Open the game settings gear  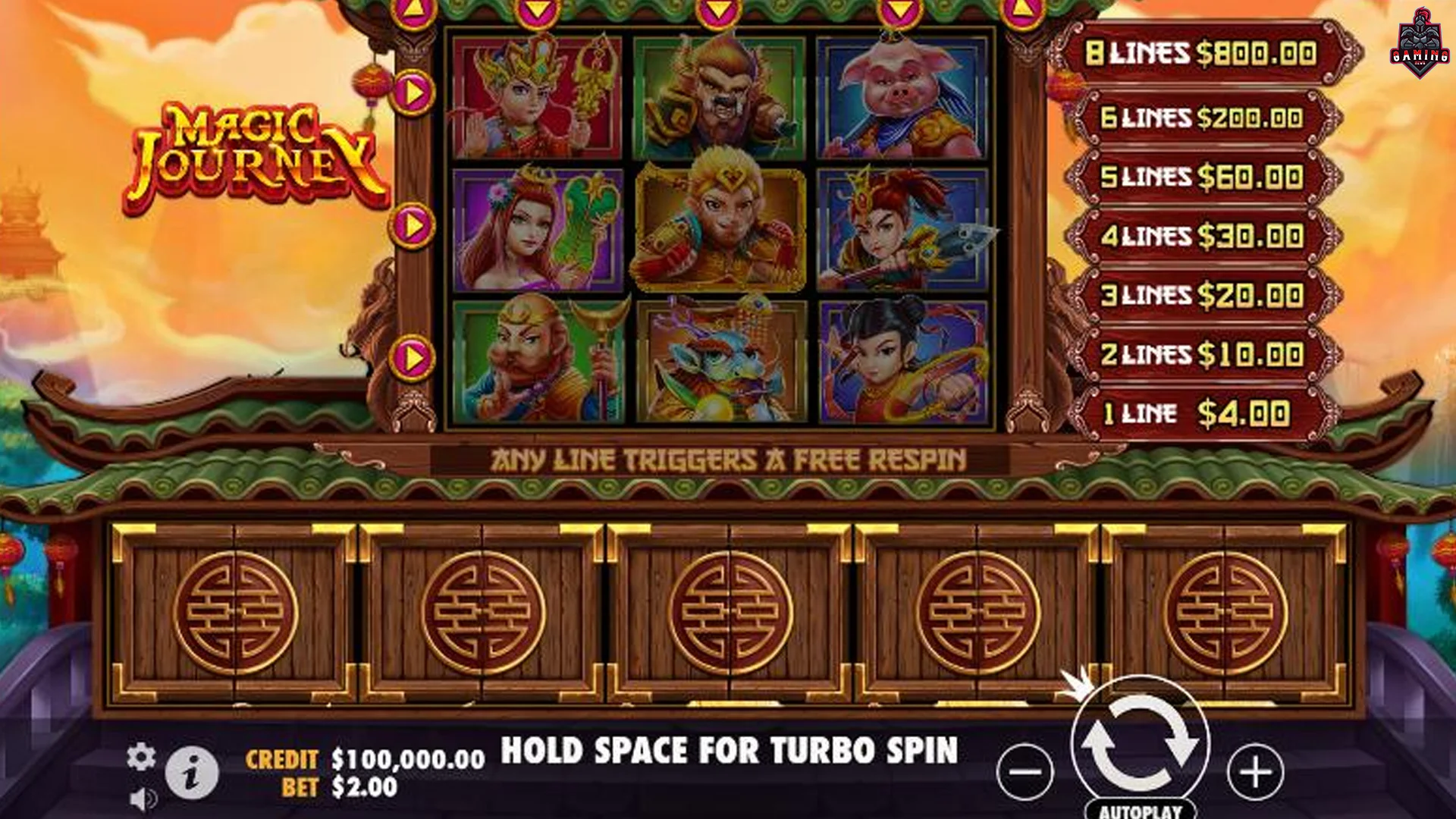pyautogui.click(x=141, y=757)
